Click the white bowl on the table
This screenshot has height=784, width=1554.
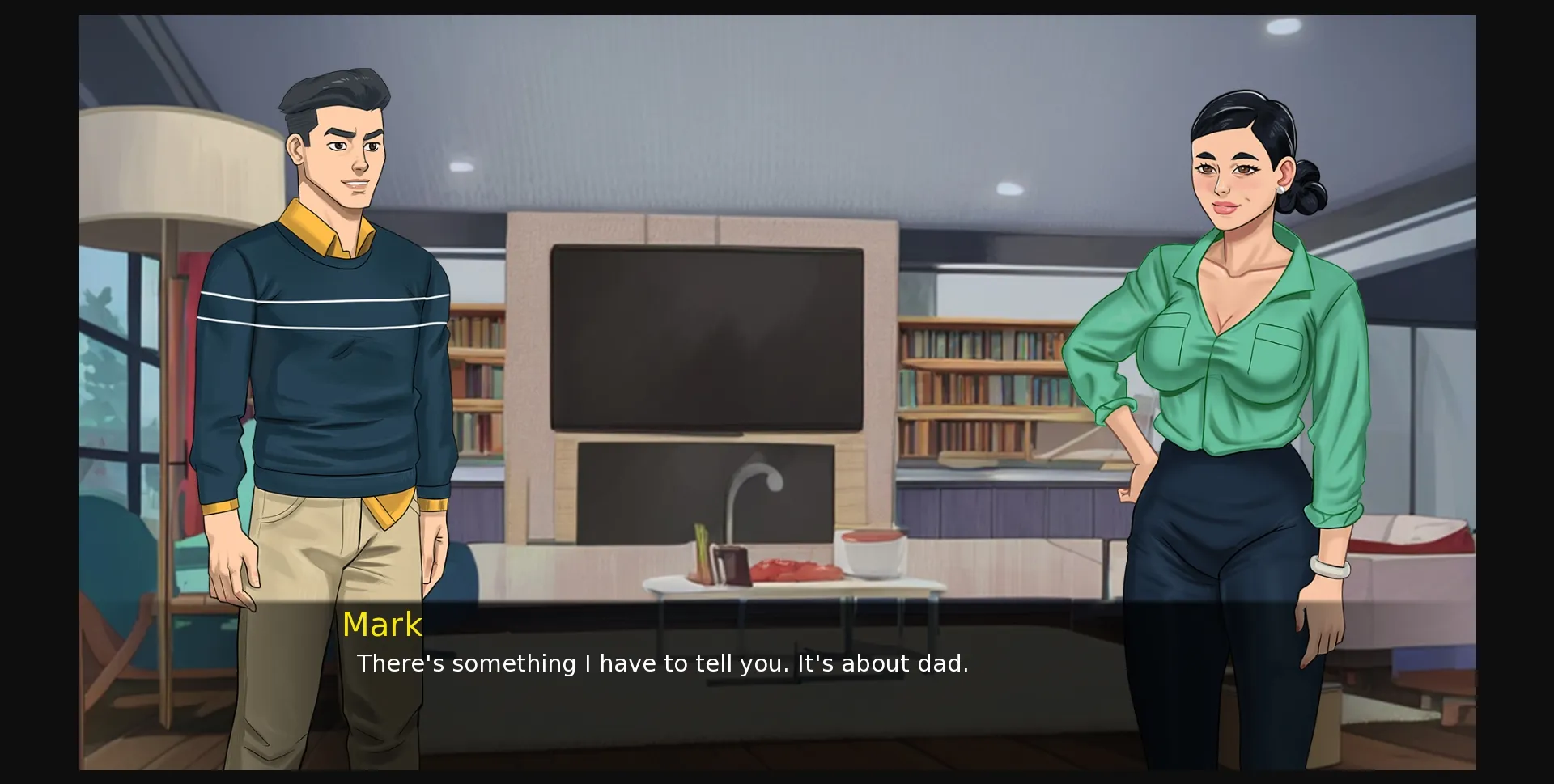870,554
